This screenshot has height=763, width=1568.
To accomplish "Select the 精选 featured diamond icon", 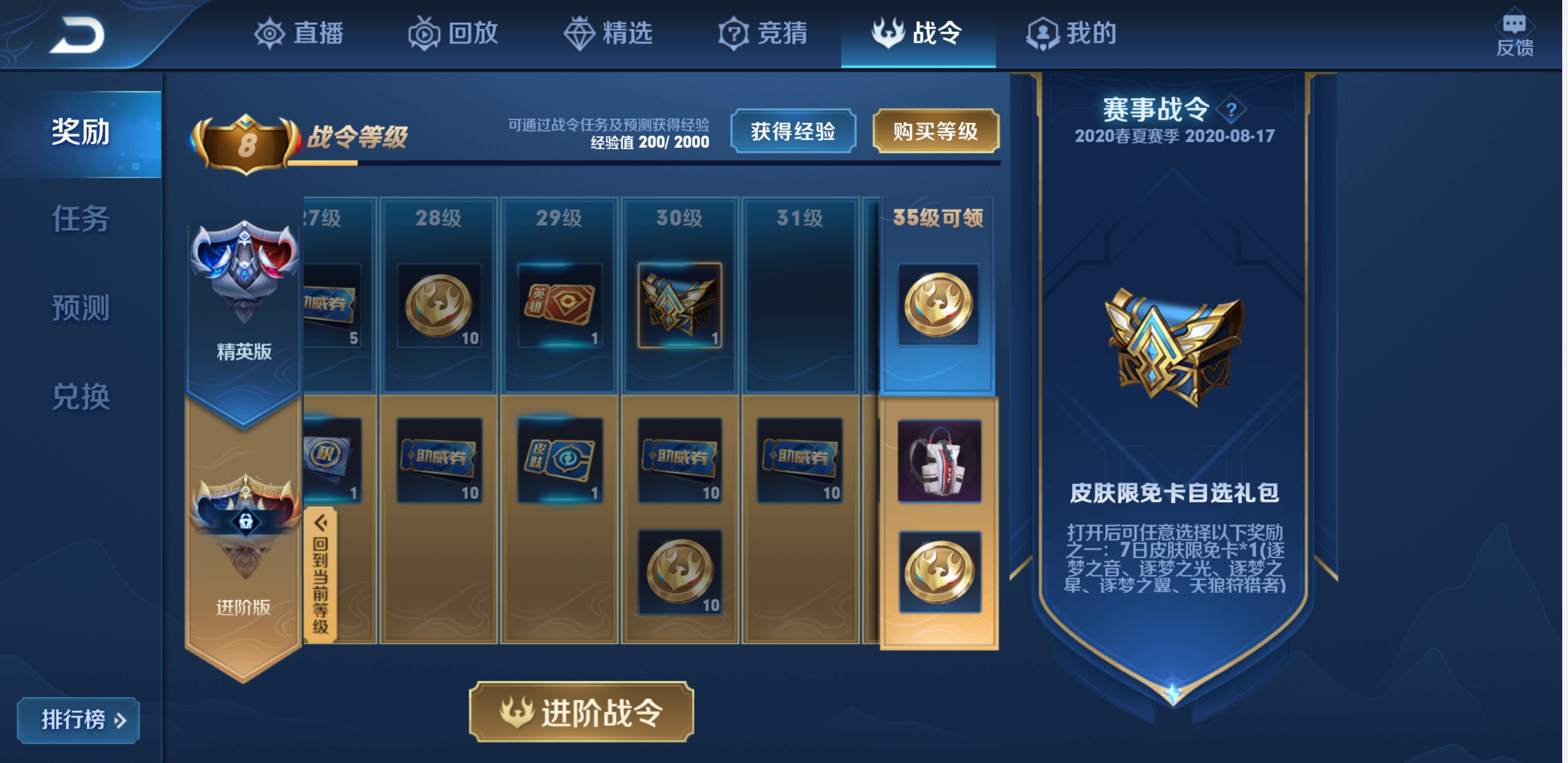I will click(x=581, y=35).
